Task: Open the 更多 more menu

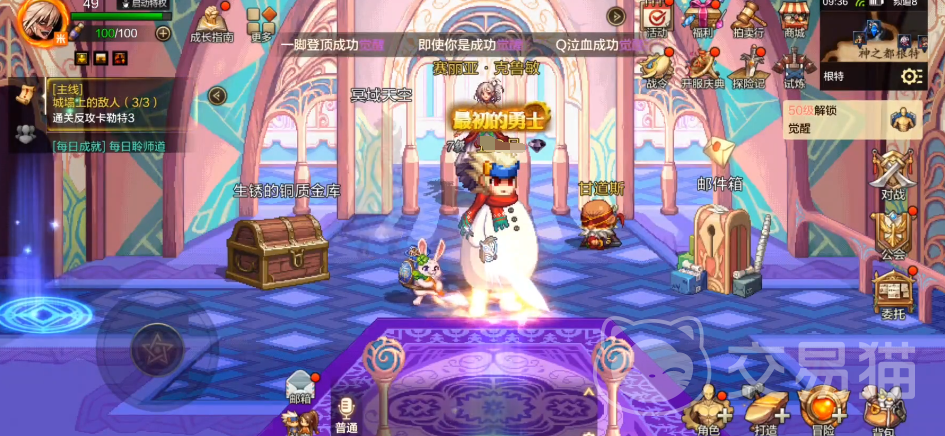Action: [262, 24]
